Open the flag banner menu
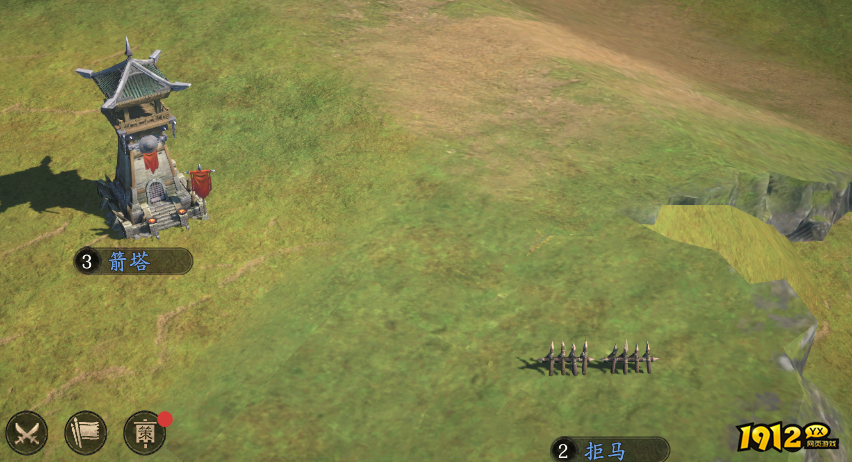Screen dimensions: 852x462 coord(85,433)
